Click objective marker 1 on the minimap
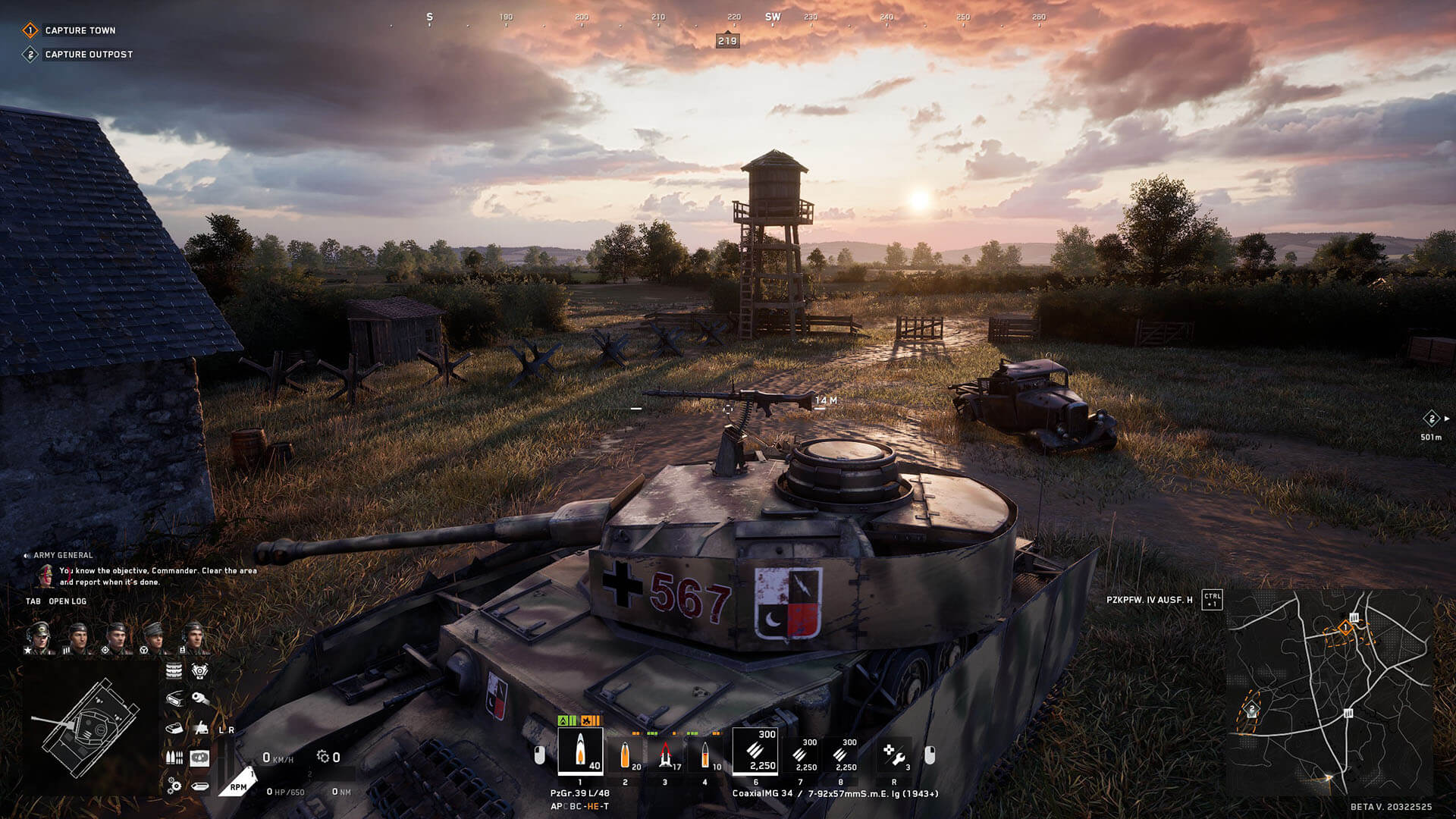Viewport: 1456px width, 819px height. pos(1345,627)
